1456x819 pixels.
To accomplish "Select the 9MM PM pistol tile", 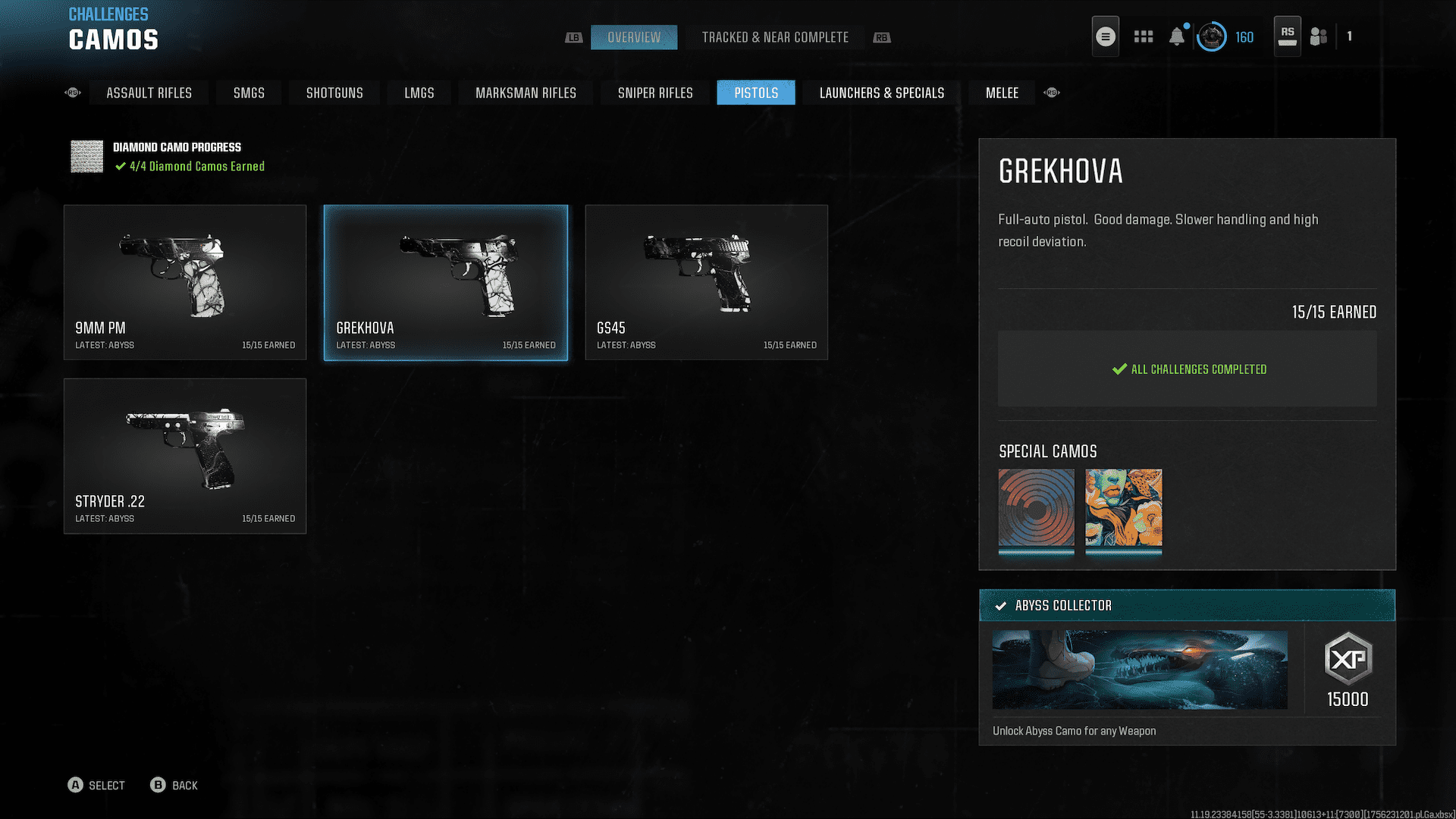I will click(185, 282).
